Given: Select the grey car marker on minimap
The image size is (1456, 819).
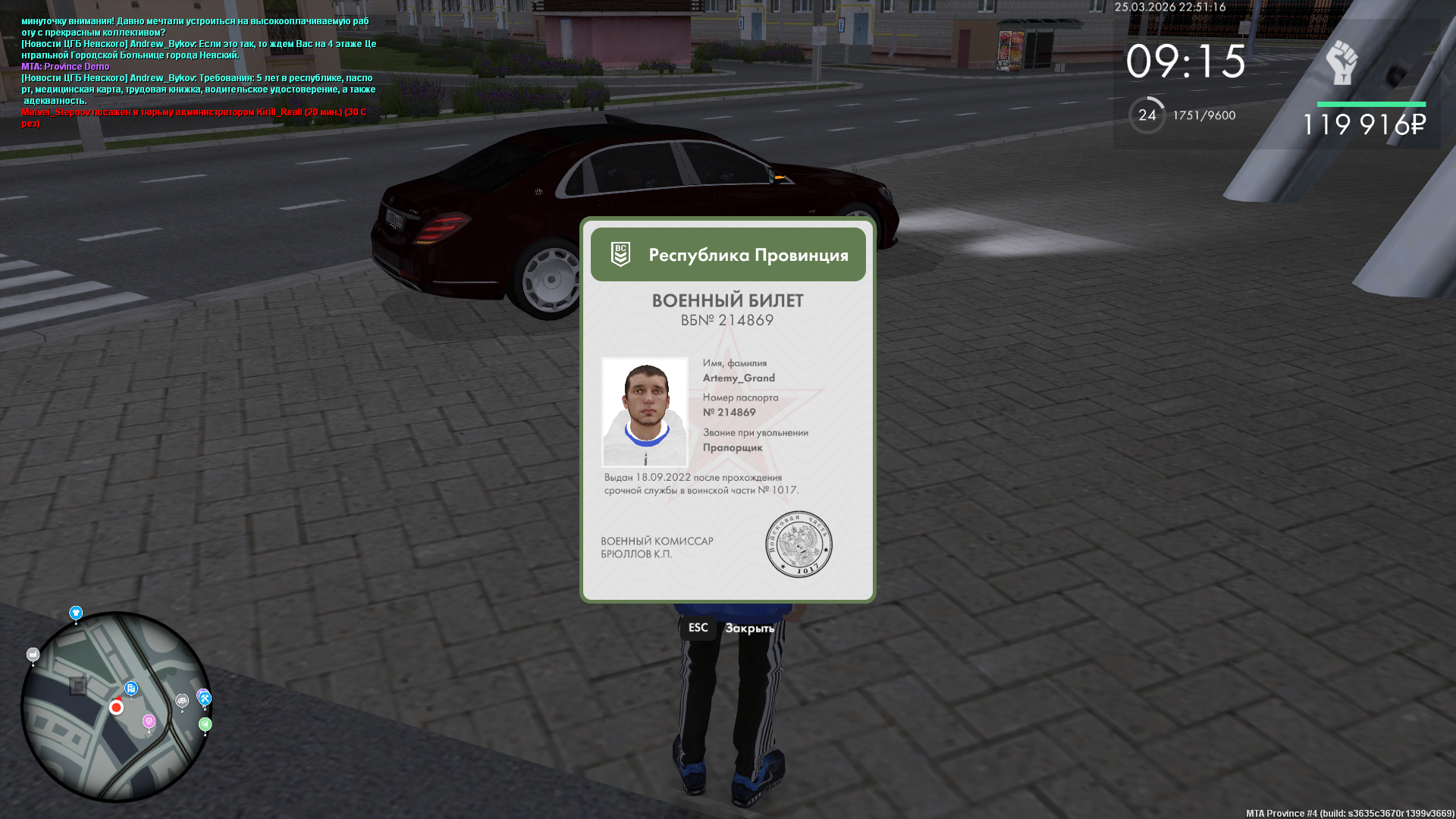Looking at the screenshot, I should point(182,701).
